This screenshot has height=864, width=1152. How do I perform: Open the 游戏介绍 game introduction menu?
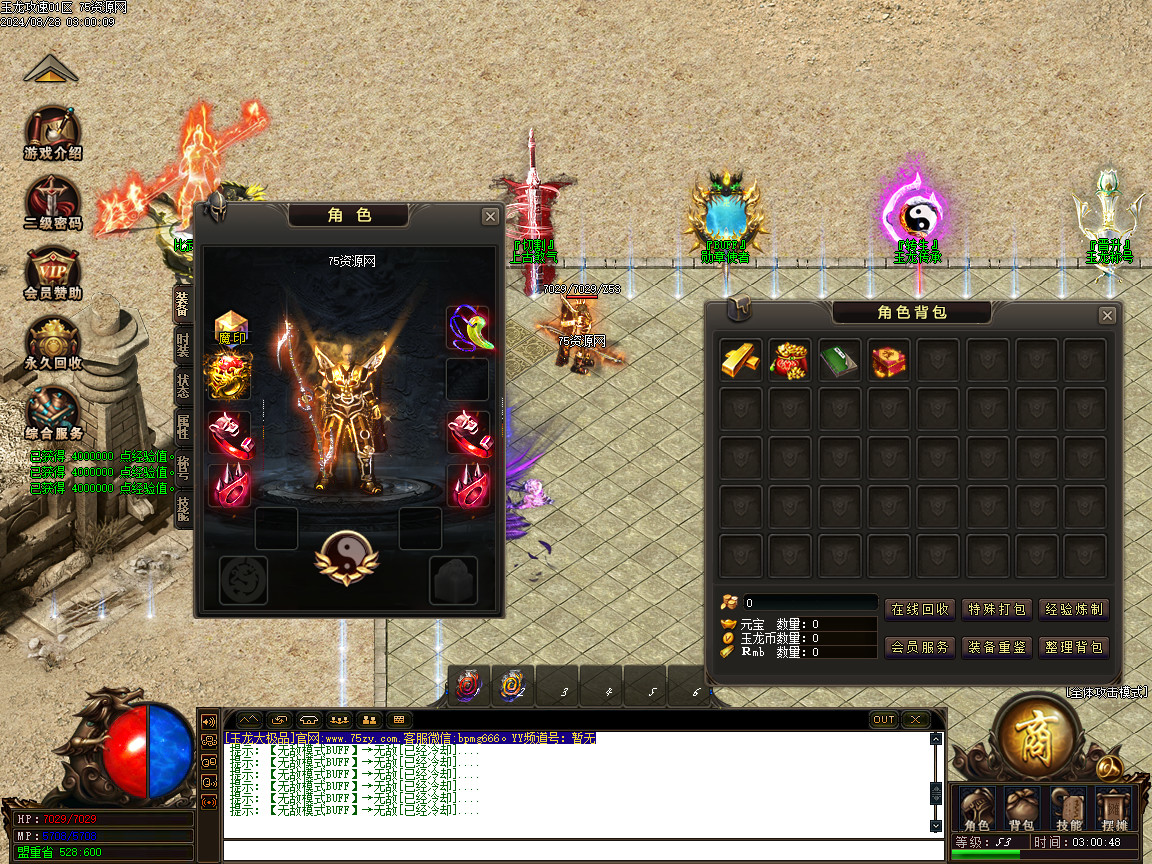[x=53, y=132]
